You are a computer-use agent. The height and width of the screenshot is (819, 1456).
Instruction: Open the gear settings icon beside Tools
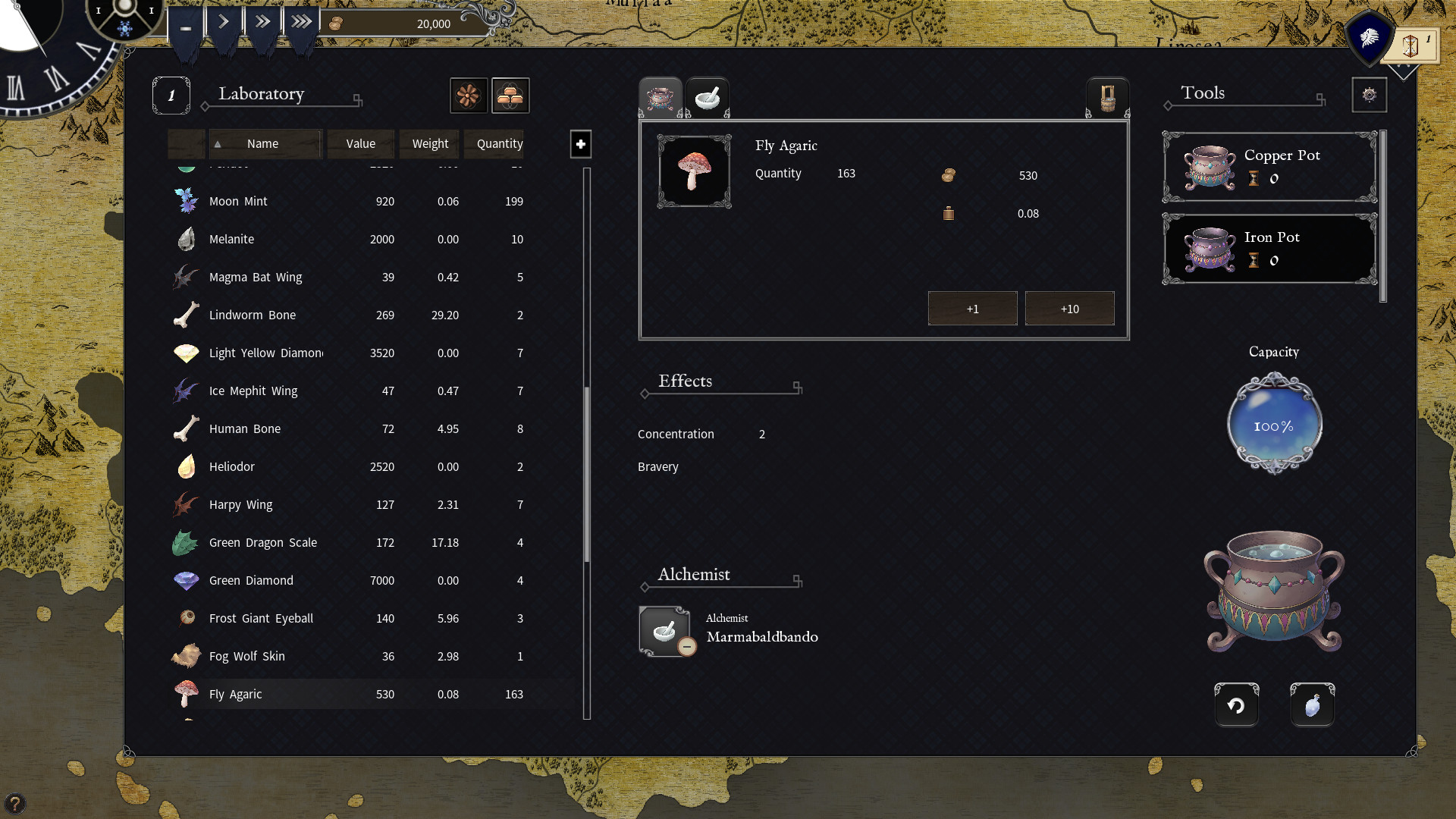(x=1370, y=94)
